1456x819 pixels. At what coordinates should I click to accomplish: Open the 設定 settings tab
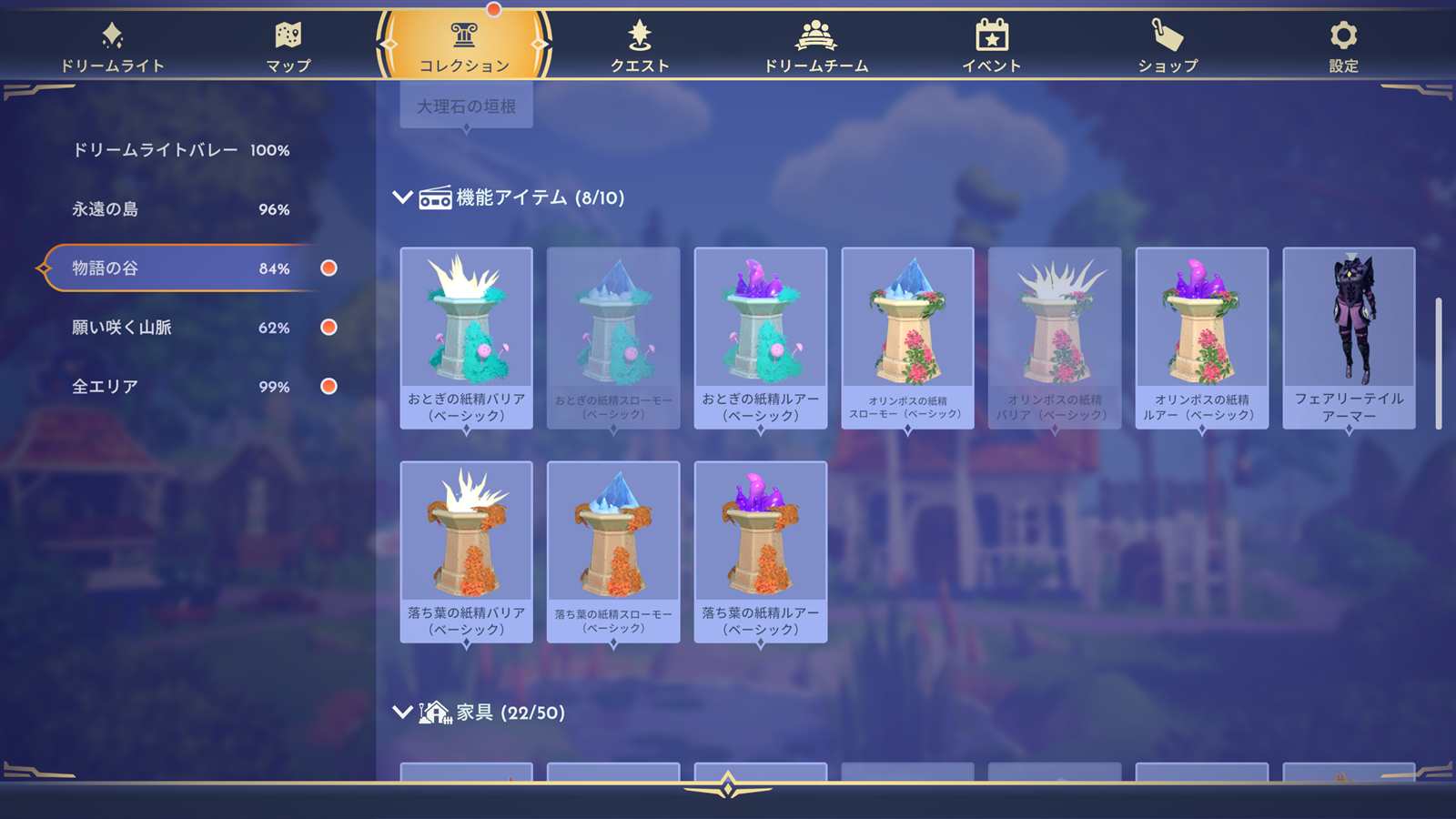[1343, 47]
